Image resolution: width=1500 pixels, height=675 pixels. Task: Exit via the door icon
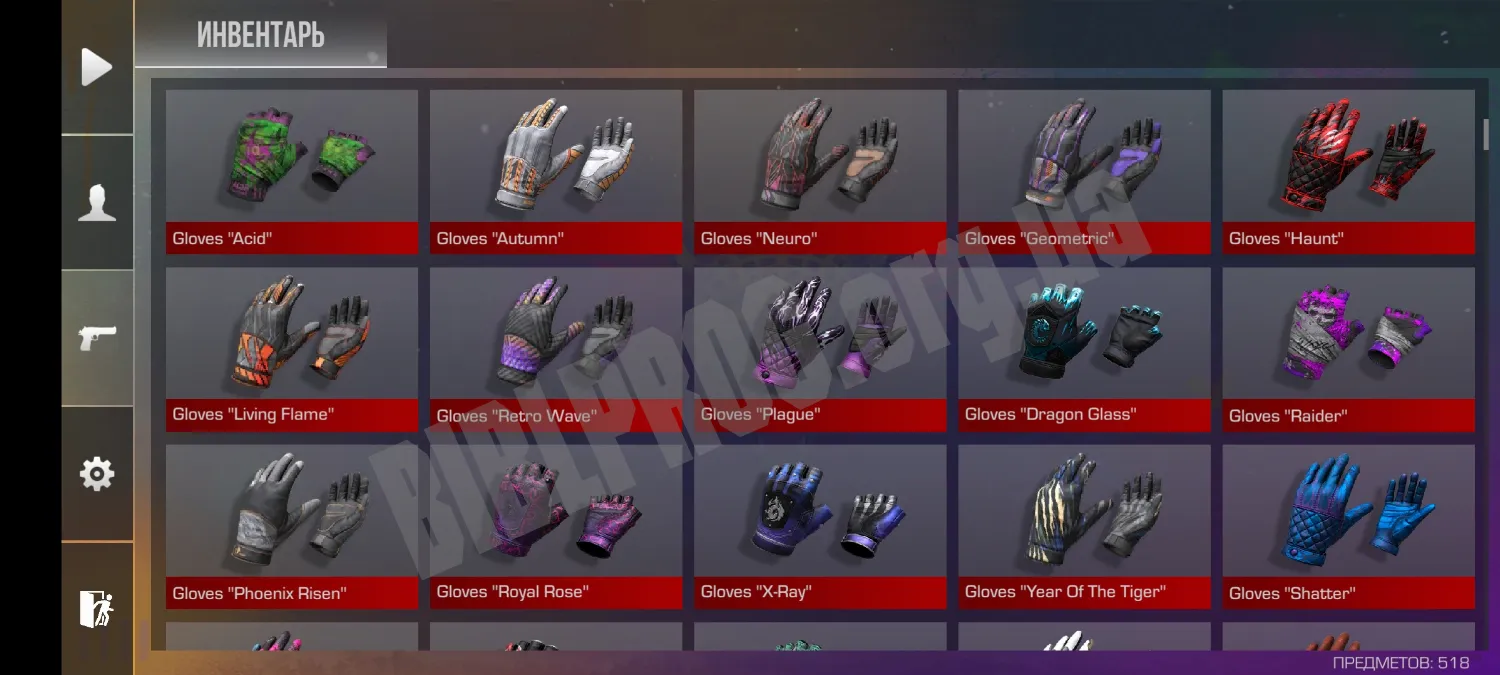[97, 608]
